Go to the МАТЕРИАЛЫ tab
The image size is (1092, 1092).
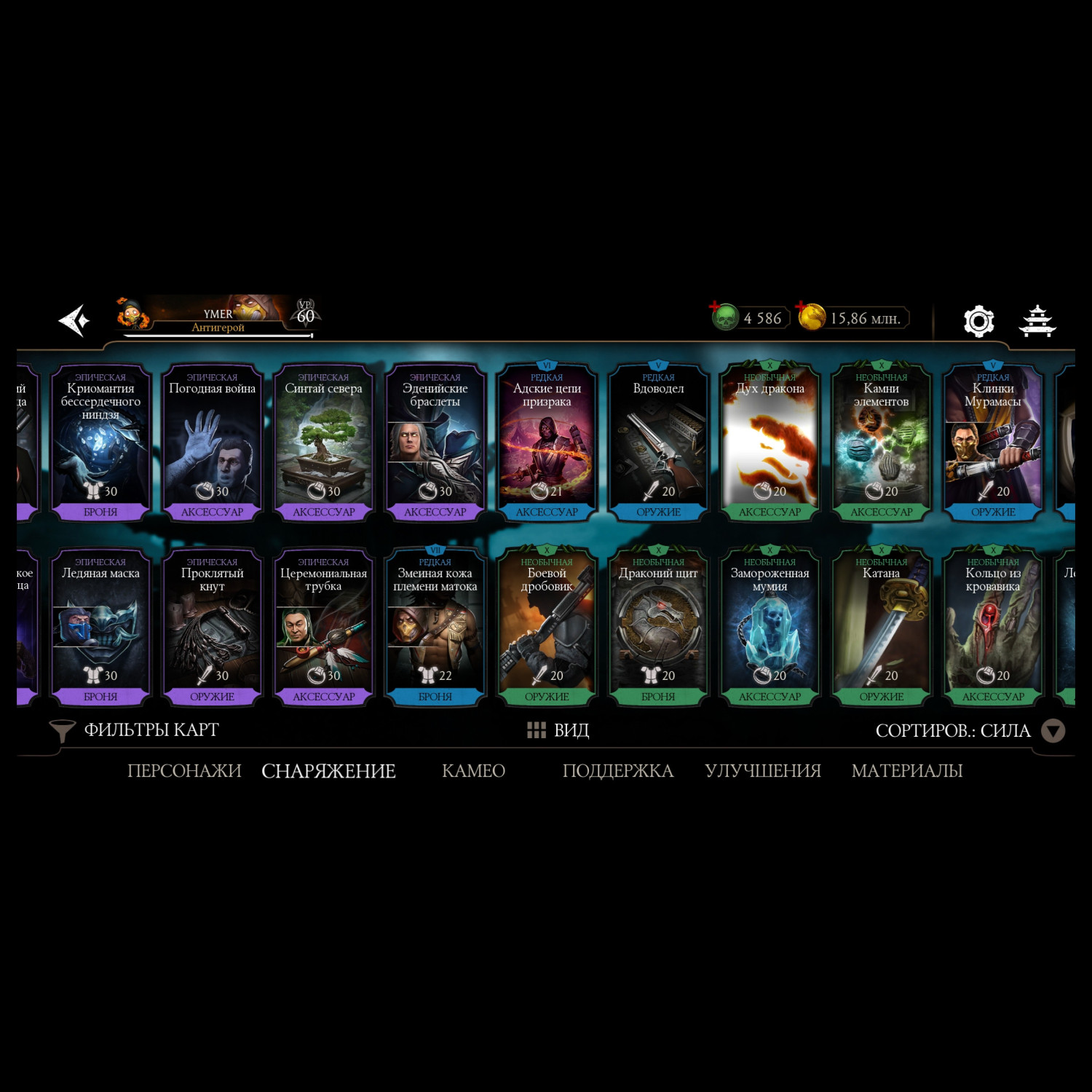click(906, 771)
